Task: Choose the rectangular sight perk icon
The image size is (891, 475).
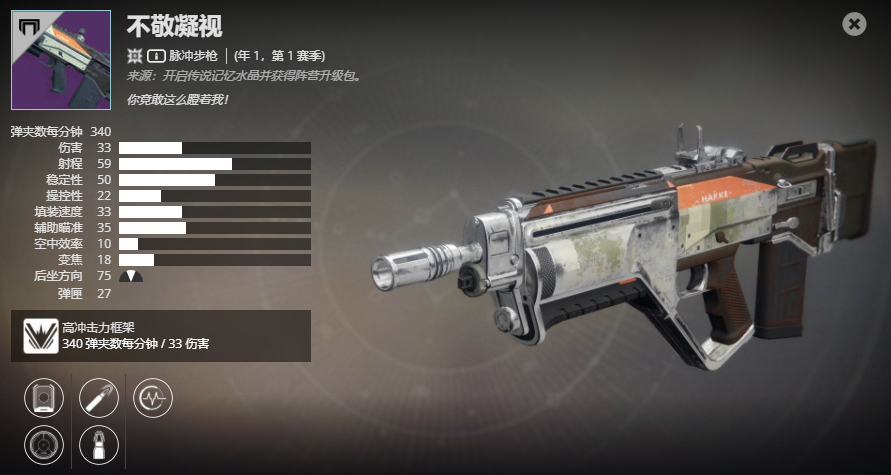Action: (x=44, y=397)
